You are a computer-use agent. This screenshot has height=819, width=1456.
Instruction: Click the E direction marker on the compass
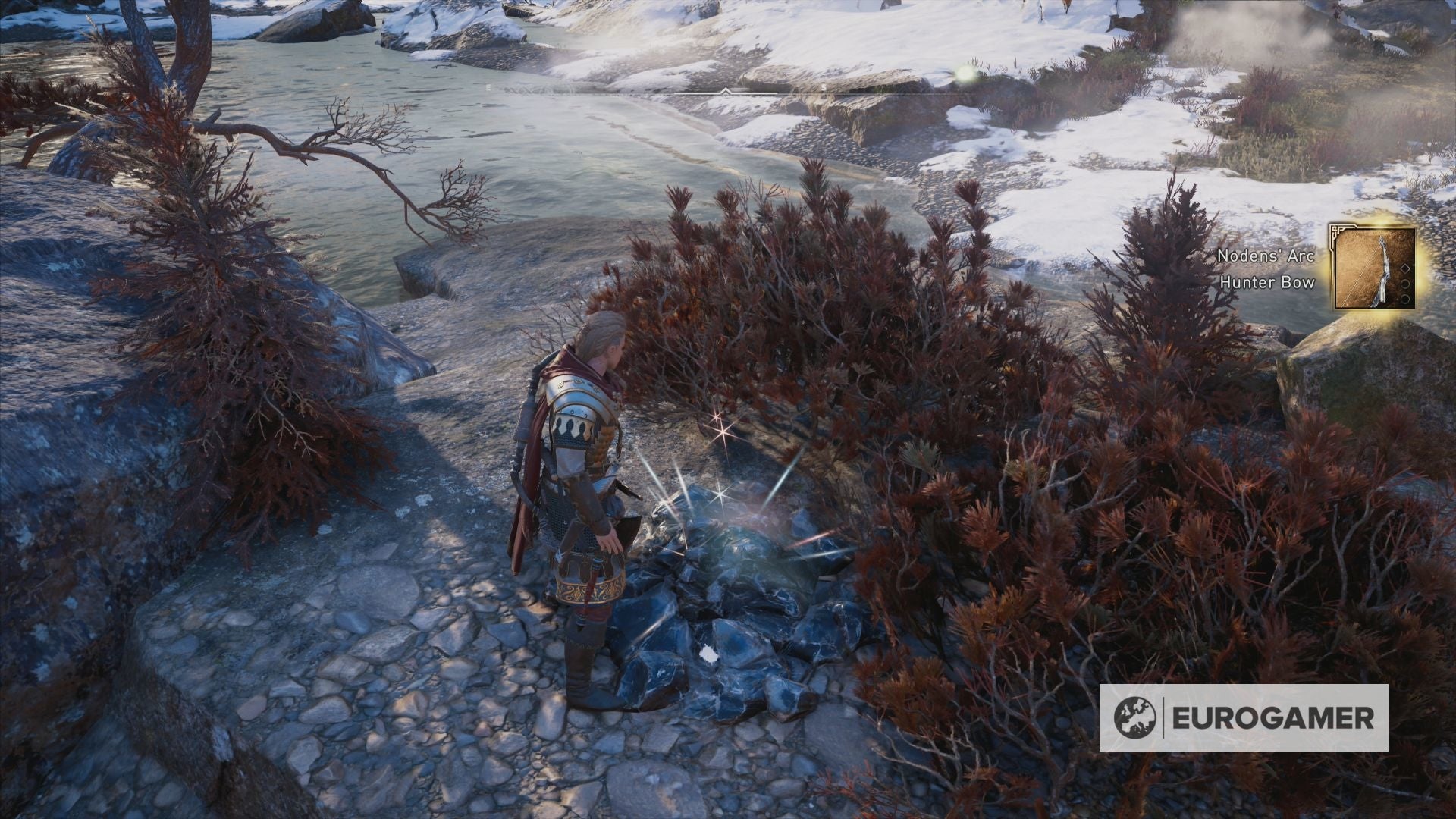[488, 87]
